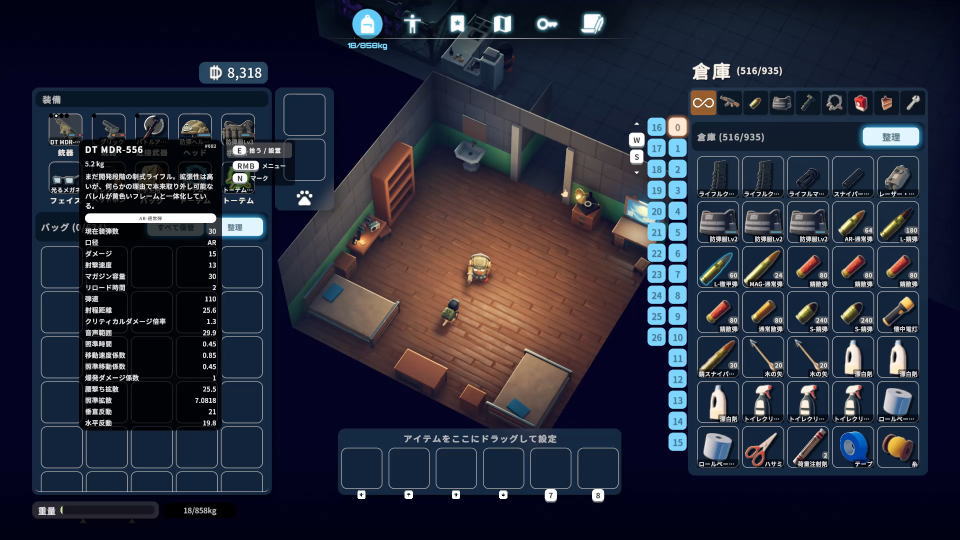Choose the MAG ammo stack of 24
This screenshot has width=960, height=540.
click(760, 265)
